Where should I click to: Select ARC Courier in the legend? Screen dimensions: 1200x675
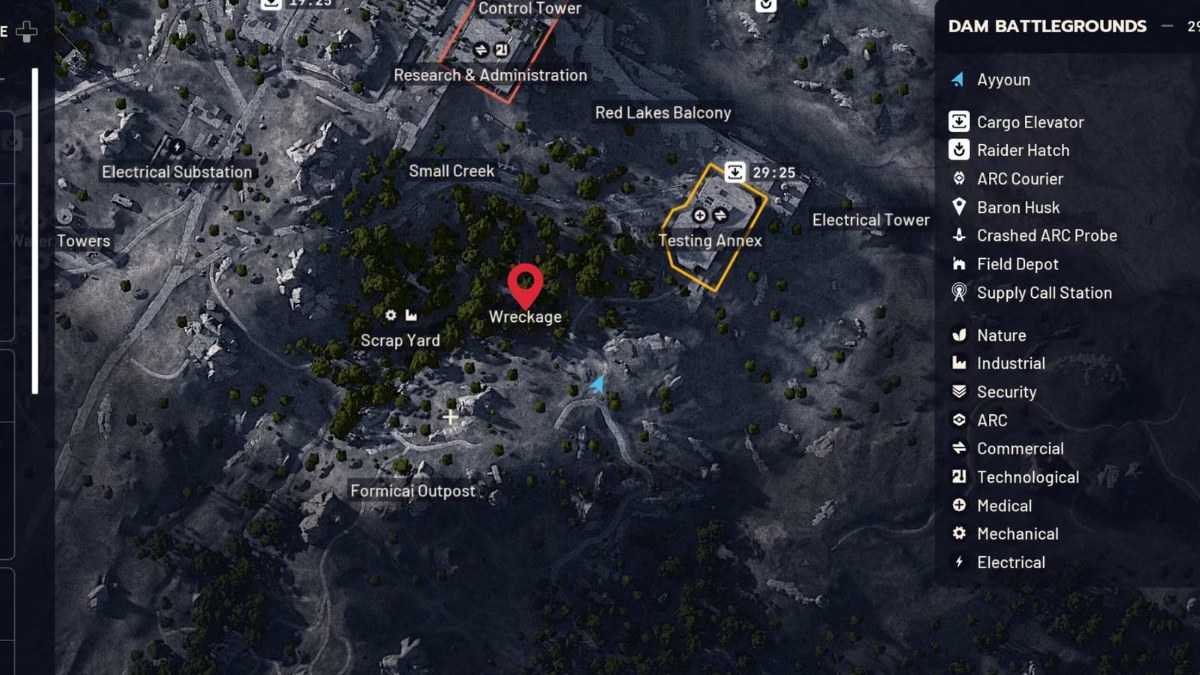tap(1019, 179)
